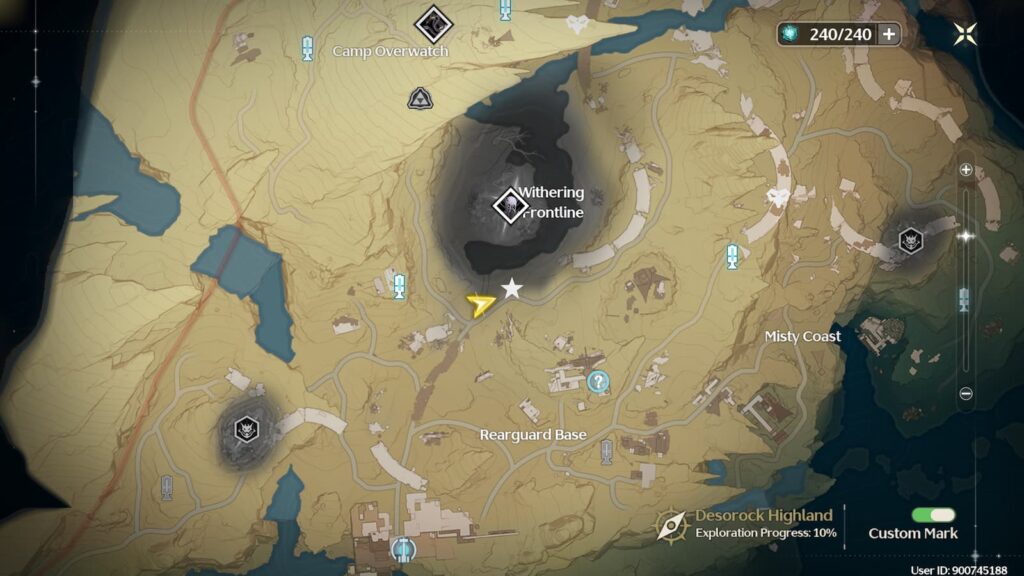Add Waveplates with the plus button
This screenshot has height=576, width=1024.
(x=887, y=34)
